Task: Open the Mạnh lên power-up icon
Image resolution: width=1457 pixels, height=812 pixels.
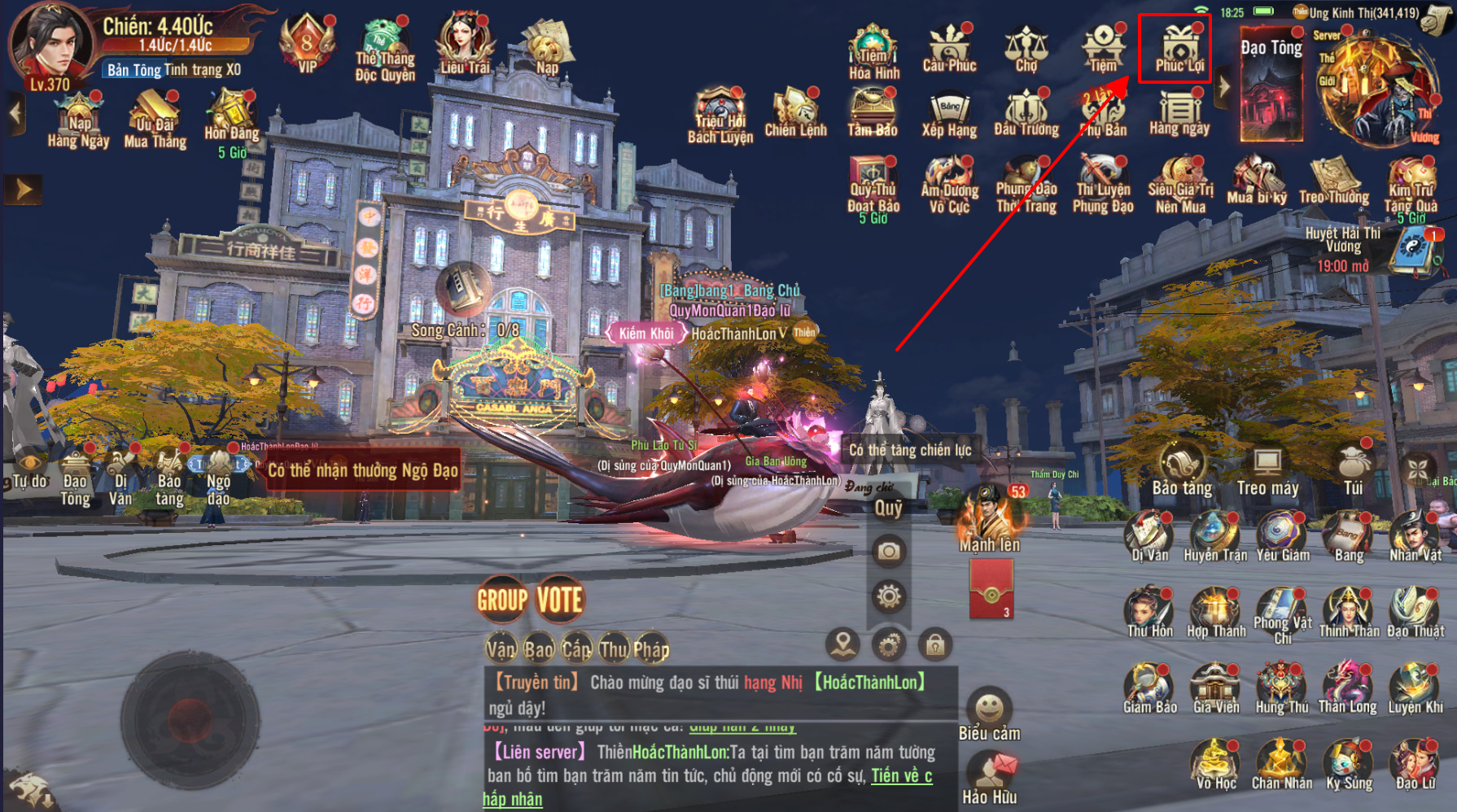Action: point(989,519)
